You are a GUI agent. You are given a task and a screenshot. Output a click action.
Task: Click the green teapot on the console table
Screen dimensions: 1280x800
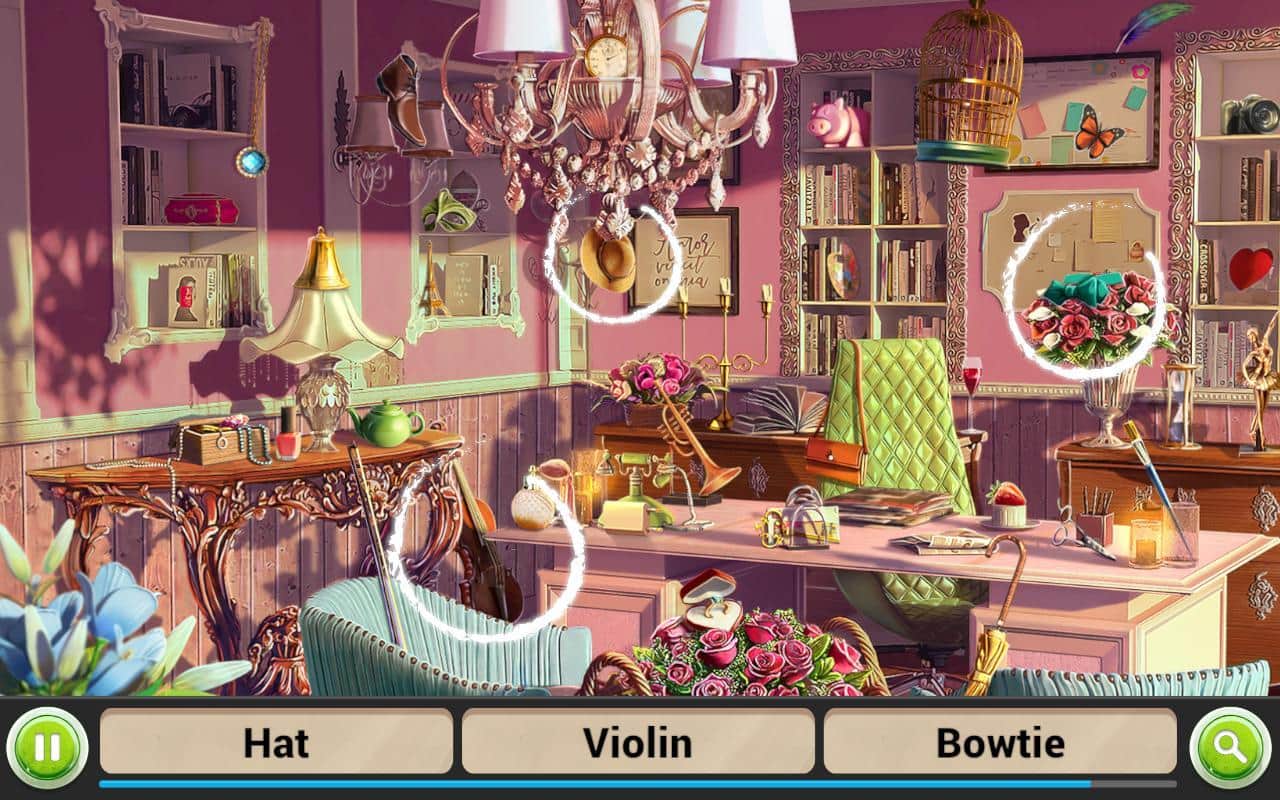390,425
